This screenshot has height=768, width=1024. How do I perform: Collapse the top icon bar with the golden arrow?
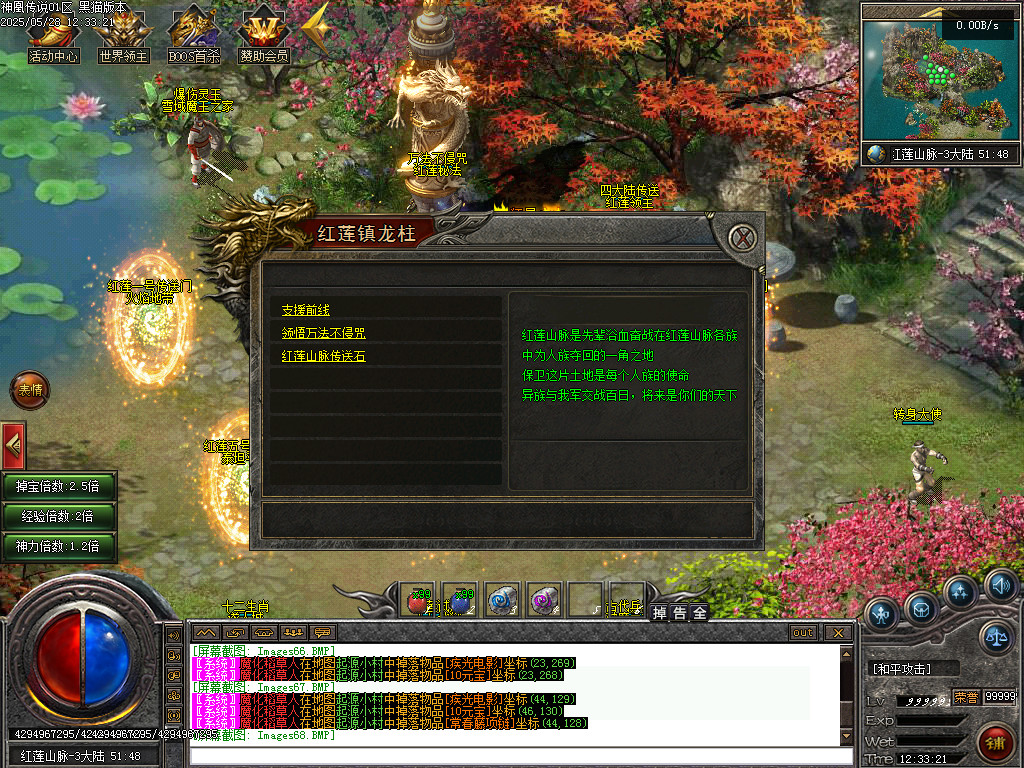315,30
